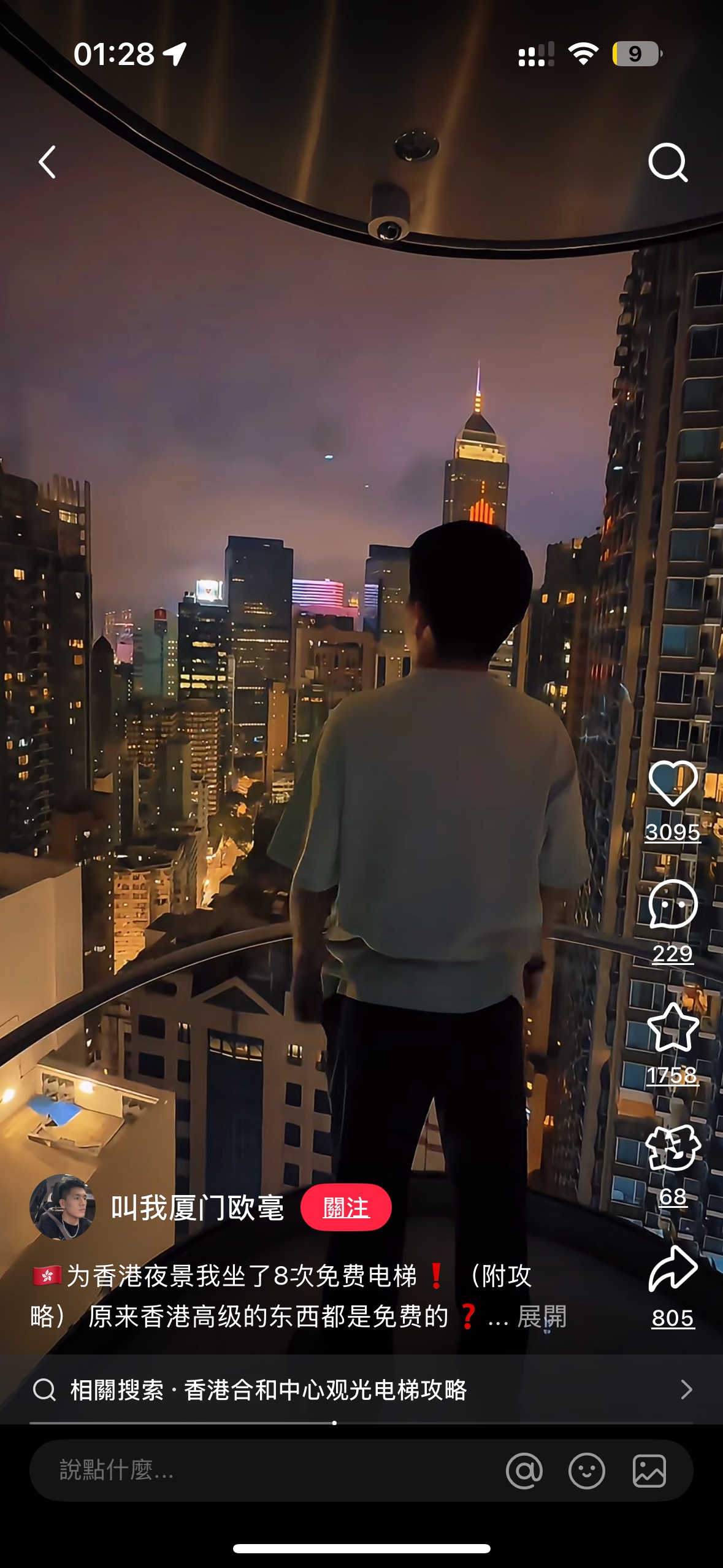The width and height of the screenshot is (723, 1568).
Task: Save the video with the star icon
Action: [x=673, y=1028]
